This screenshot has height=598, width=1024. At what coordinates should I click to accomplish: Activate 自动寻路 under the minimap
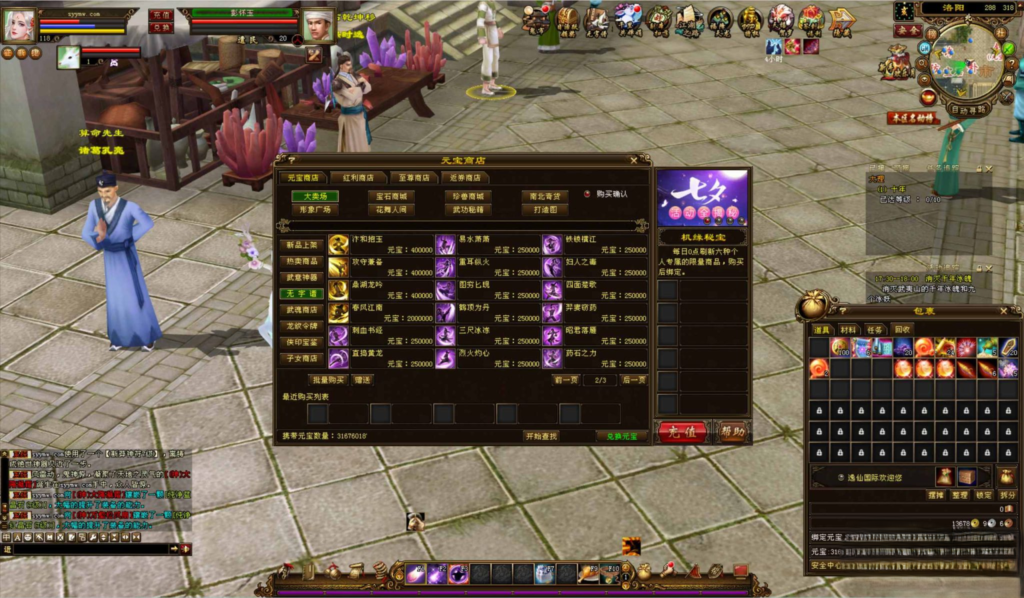pyautogui.click(x=966, y=109)
